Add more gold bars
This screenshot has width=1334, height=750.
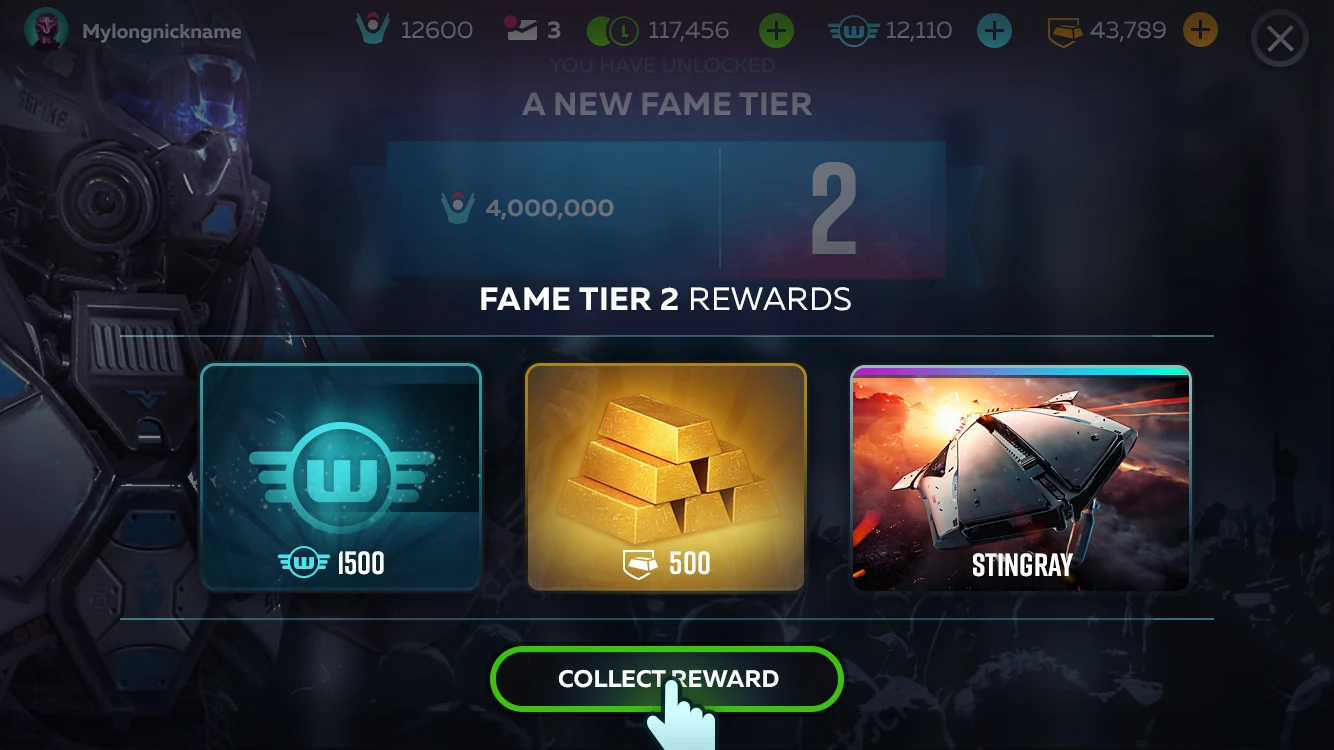[x=1200, y=31]
